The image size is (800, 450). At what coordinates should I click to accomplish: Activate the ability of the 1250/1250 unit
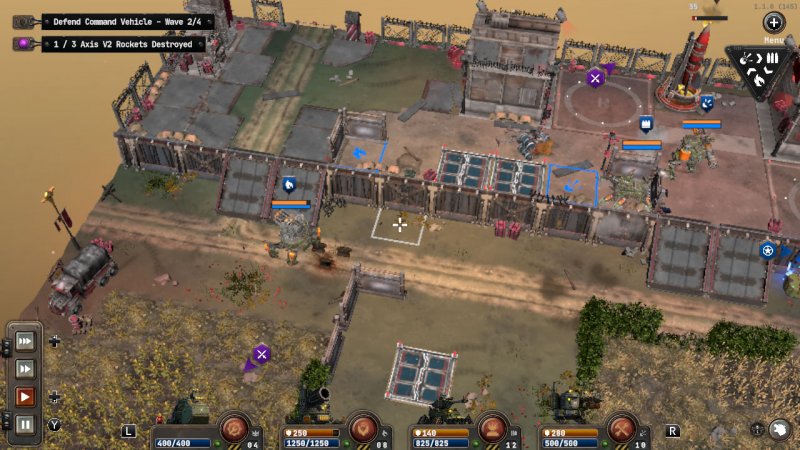click(364, 427)
